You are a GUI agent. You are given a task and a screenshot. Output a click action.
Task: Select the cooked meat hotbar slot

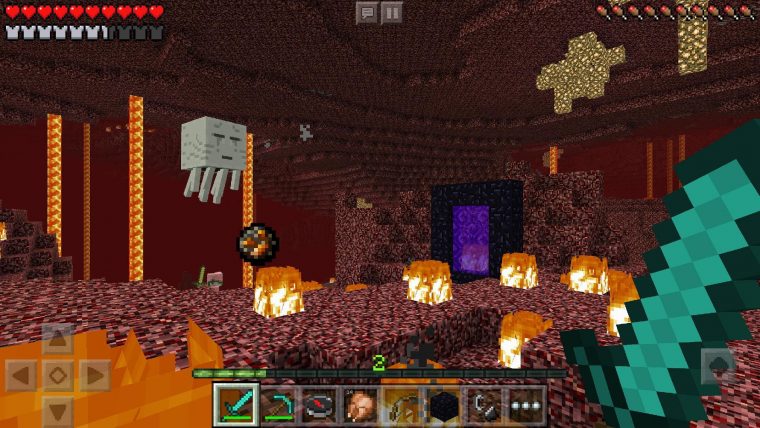pyautogui.click(x=360, y=405)
